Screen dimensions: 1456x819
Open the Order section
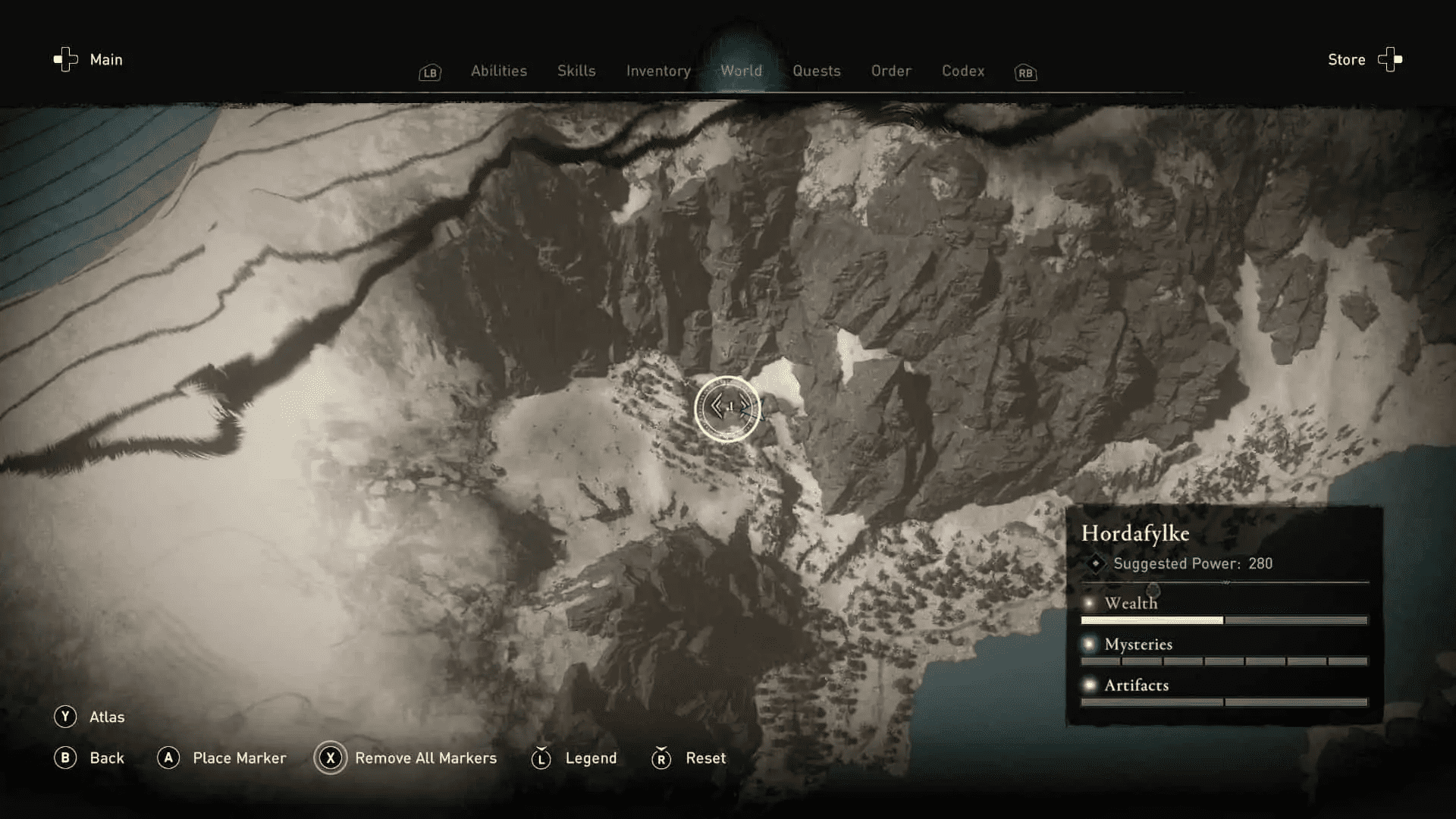point(891,71)
